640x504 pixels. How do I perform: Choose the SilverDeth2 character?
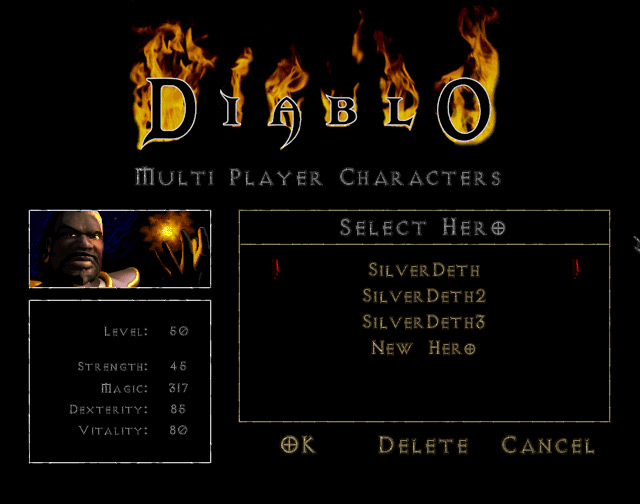(x=424, y=296)
